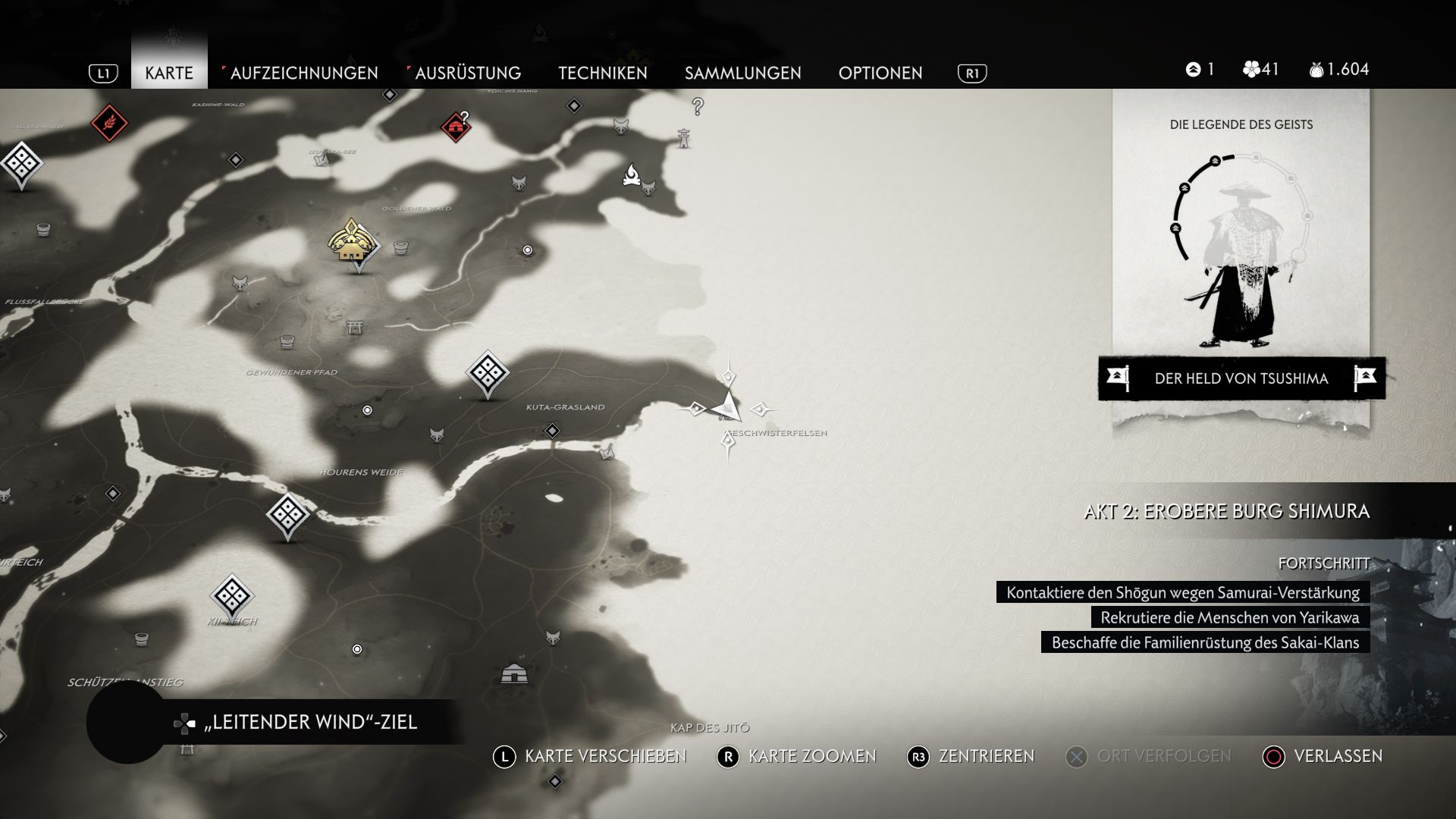Show the Sammlungen tab
The width and height of the screenshot is (1456, 819).
click(x=742, y=73)
